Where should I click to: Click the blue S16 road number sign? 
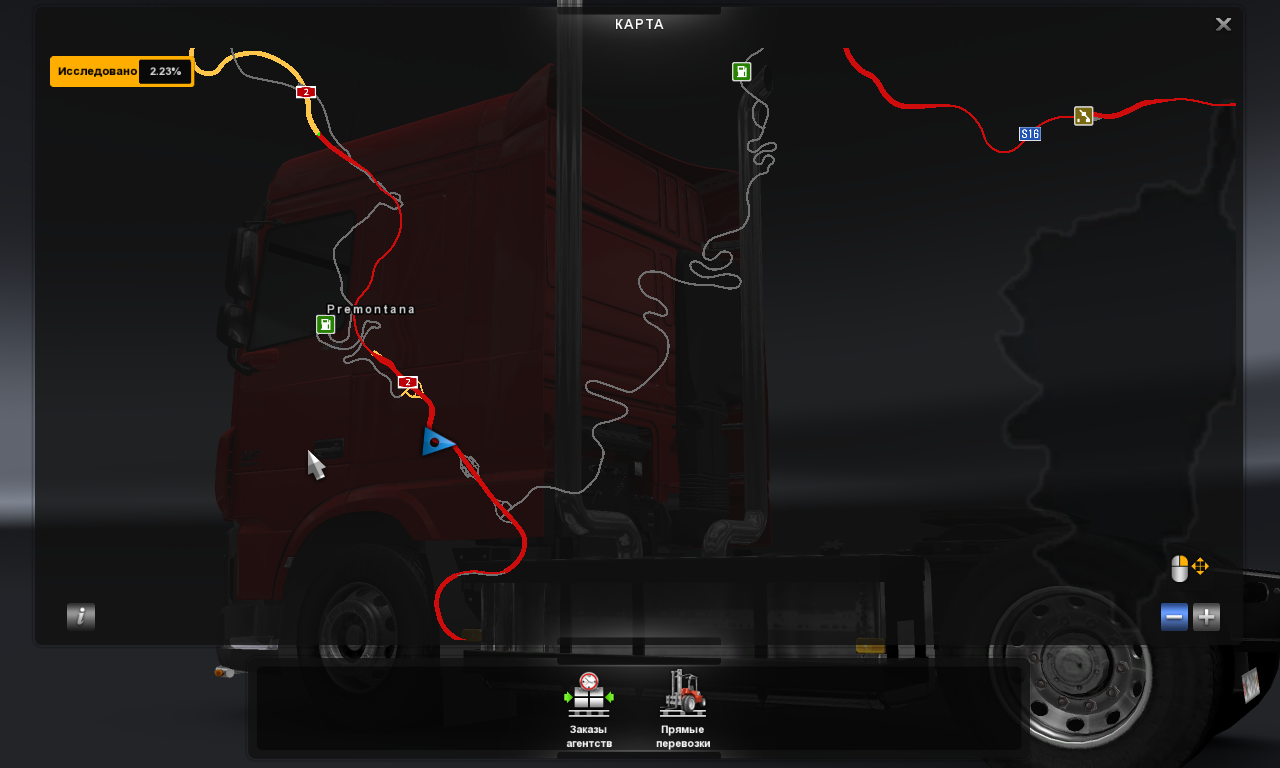(1029, 131)
